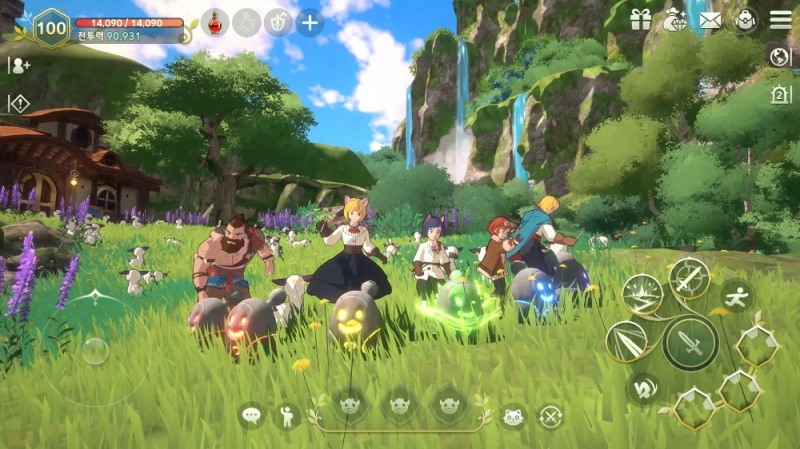Open the gem pouch shop
800x449 pixels.
click(675, 20)
